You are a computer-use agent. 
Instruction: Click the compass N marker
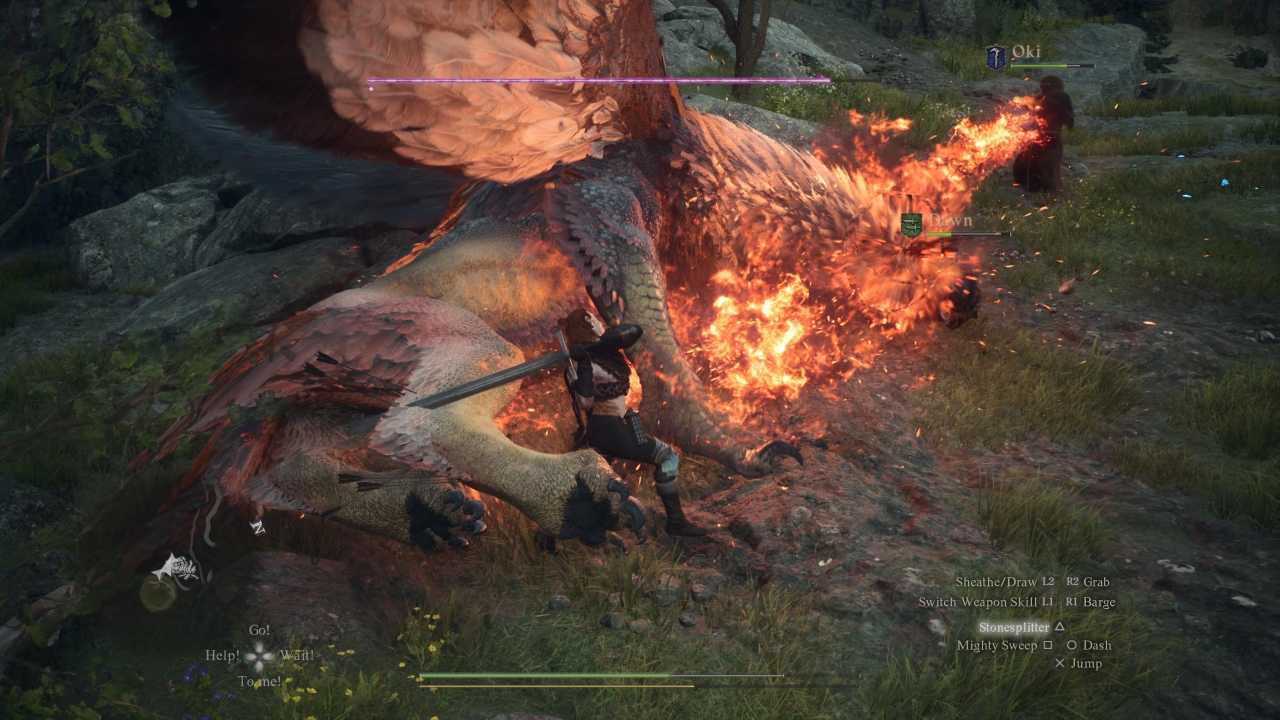[257, 527]
